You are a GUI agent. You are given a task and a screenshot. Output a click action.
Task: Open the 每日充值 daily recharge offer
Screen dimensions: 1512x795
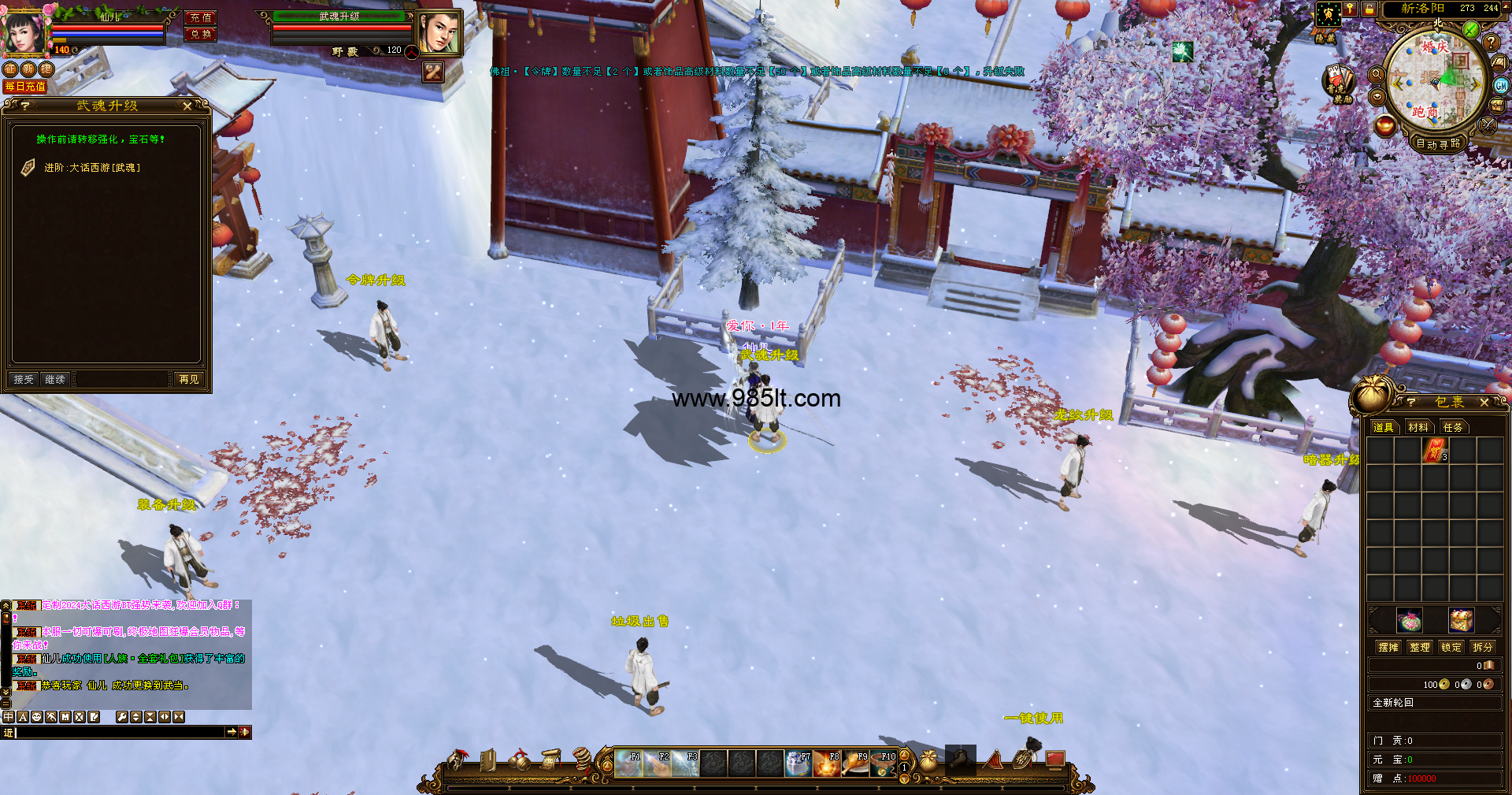coord(25,87)
